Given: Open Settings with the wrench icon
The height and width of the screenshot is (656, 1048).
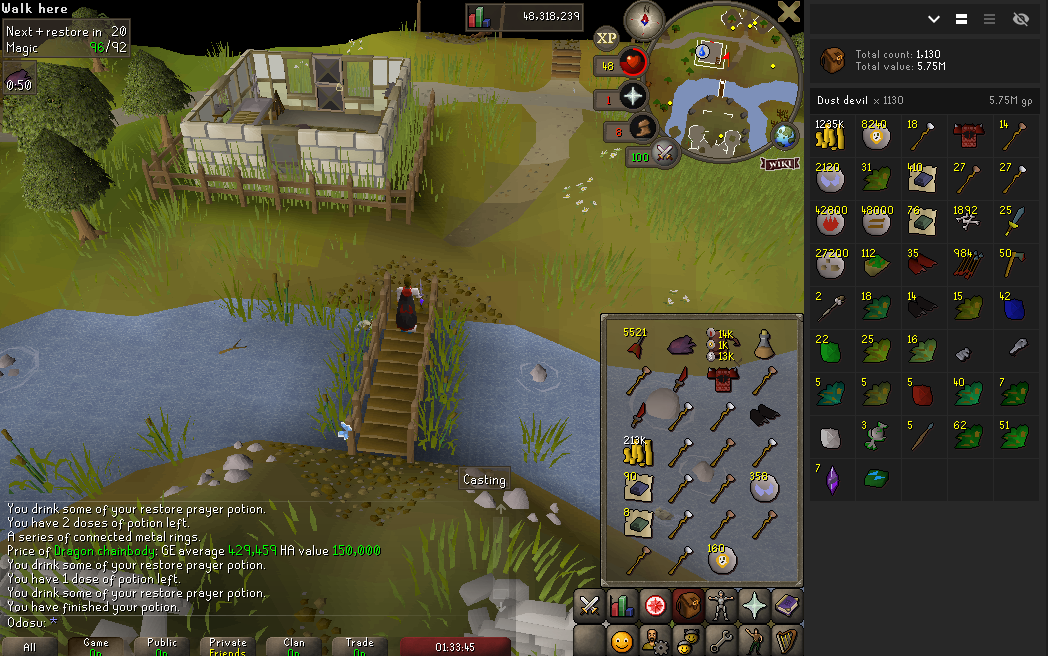Looking at the screenshot, I should tap(720, 640).
